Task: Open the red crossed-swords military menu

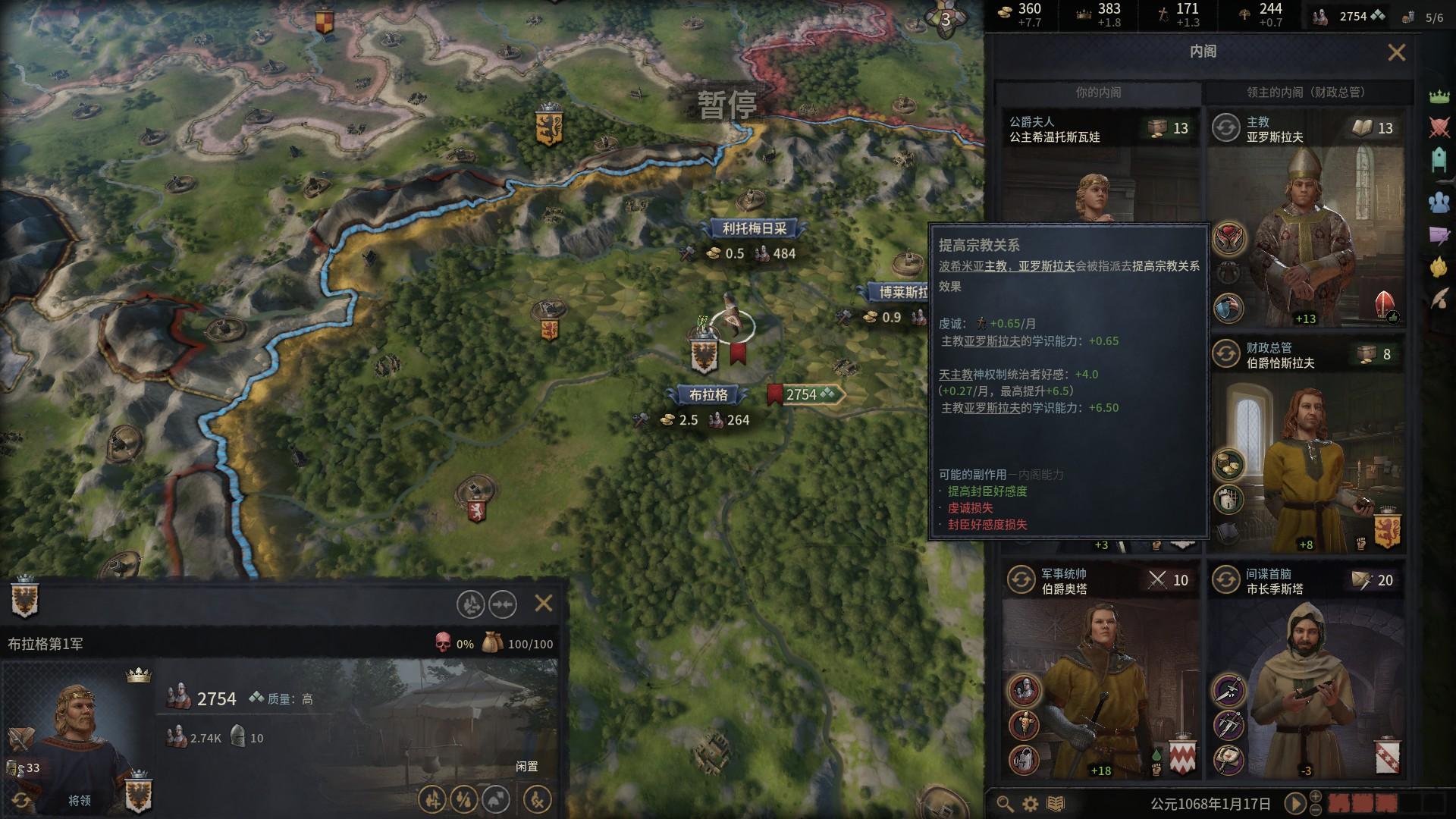Action: [1439, 127]
